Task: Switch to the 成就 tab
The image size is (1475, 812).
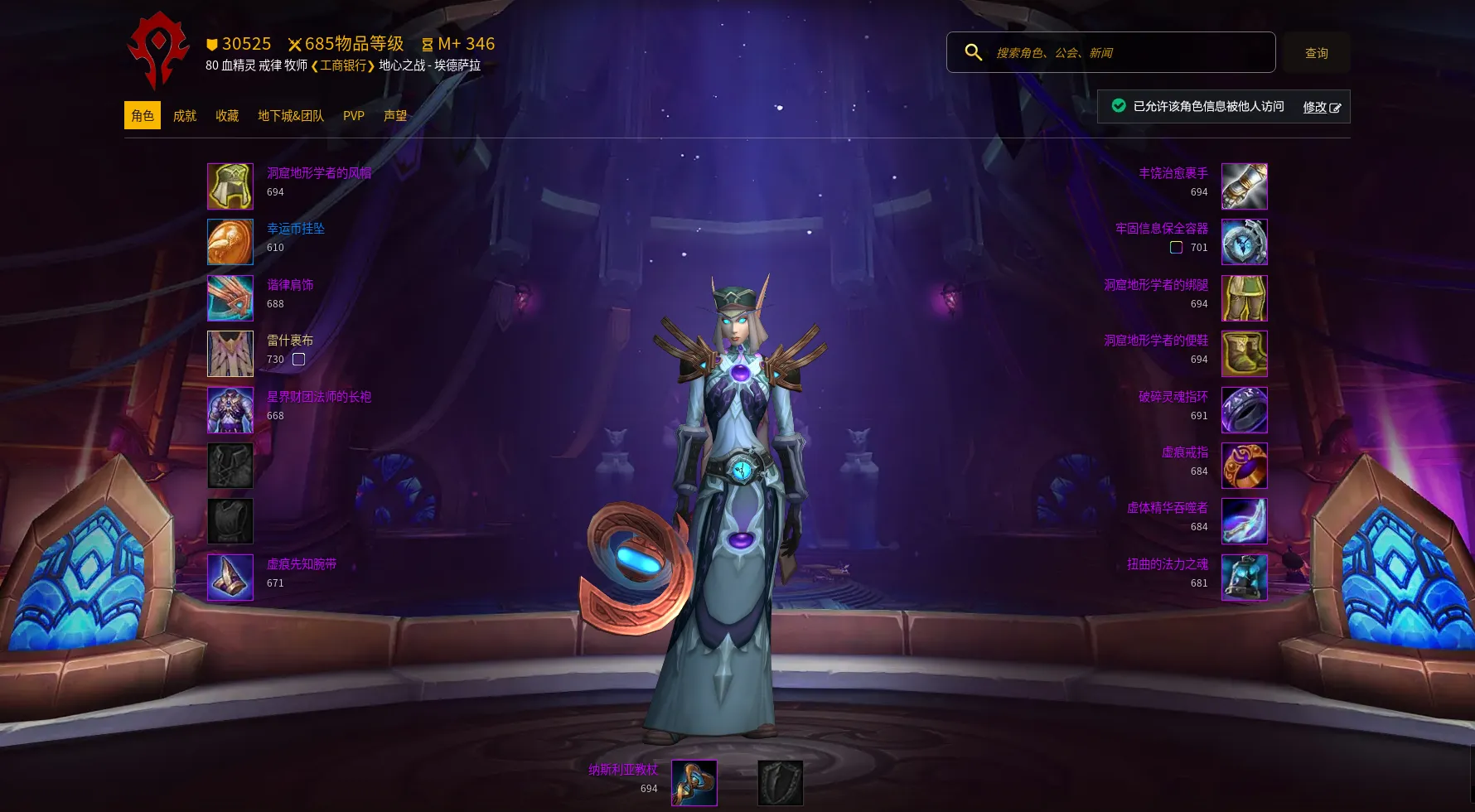Action: pos(184,116)
